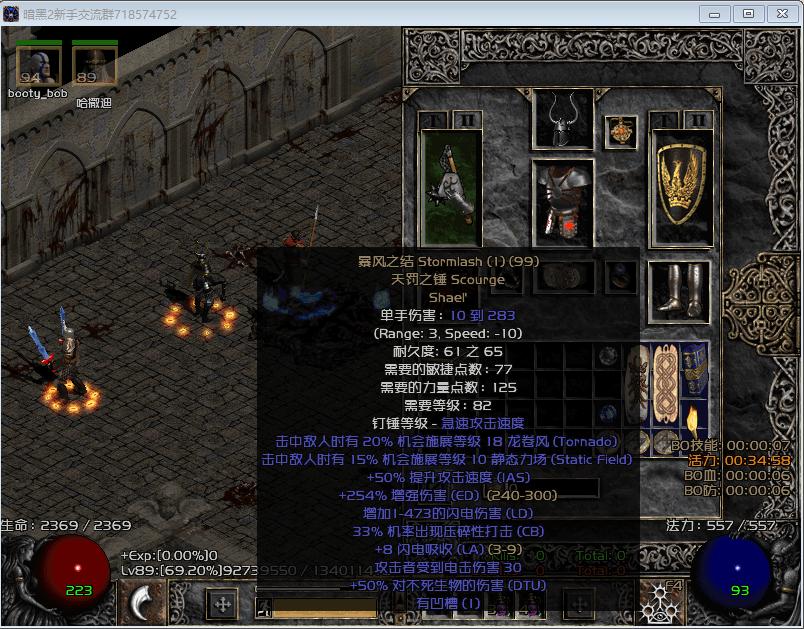The width and height of the screenshot is (804, 629).
Task: Select the level 89 party portrait
Action: (94, 65)
